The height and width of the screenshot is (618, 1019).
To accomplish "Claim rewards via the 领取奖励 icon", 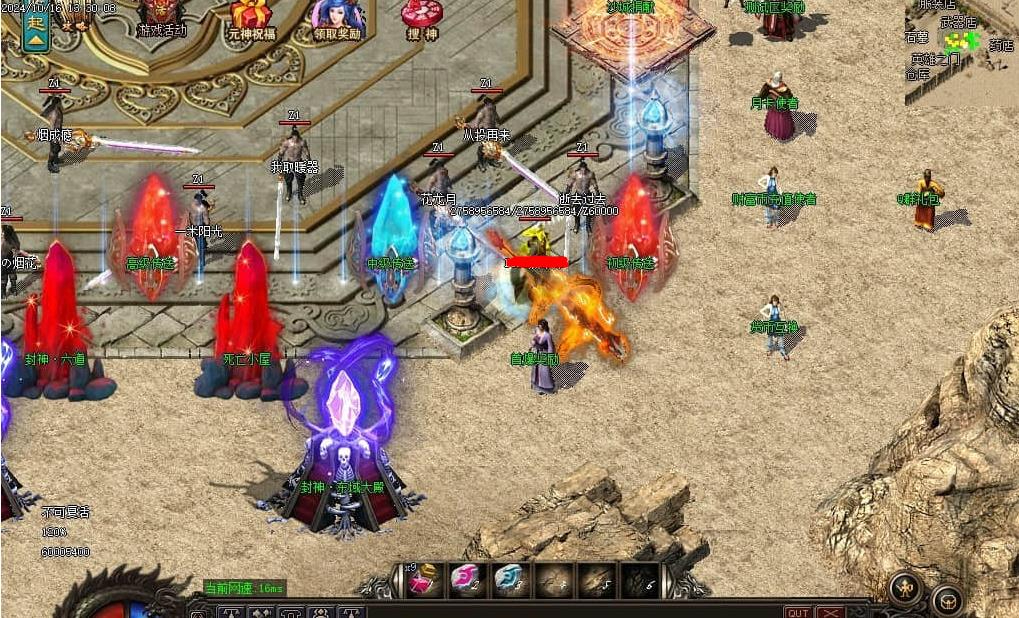I will coord(336,18).
